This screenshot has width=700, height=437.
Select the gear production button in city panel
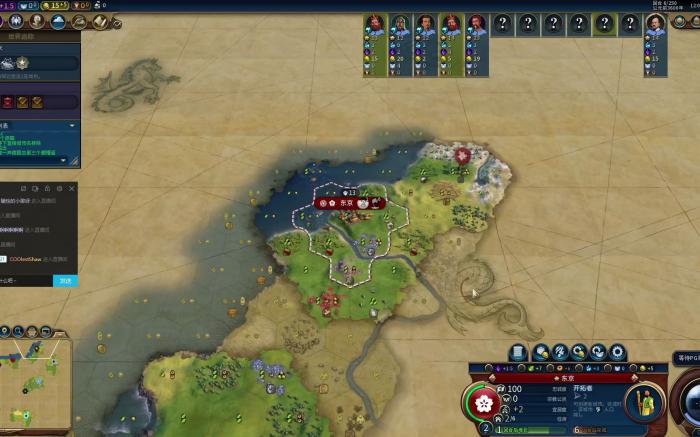[x=617, y=352]
